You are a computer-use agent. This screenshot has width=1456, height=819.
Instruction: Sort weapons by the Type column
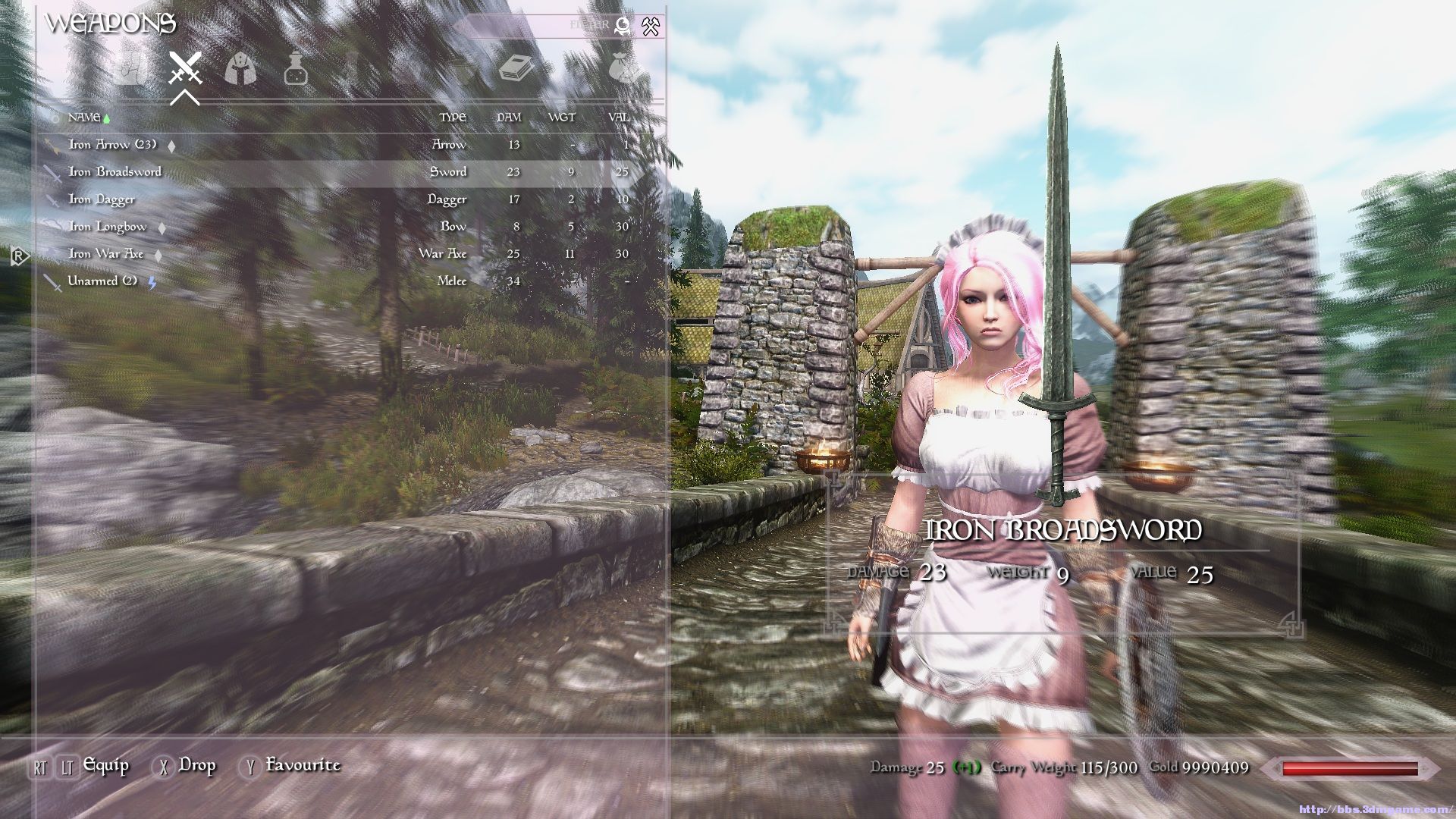453,118
